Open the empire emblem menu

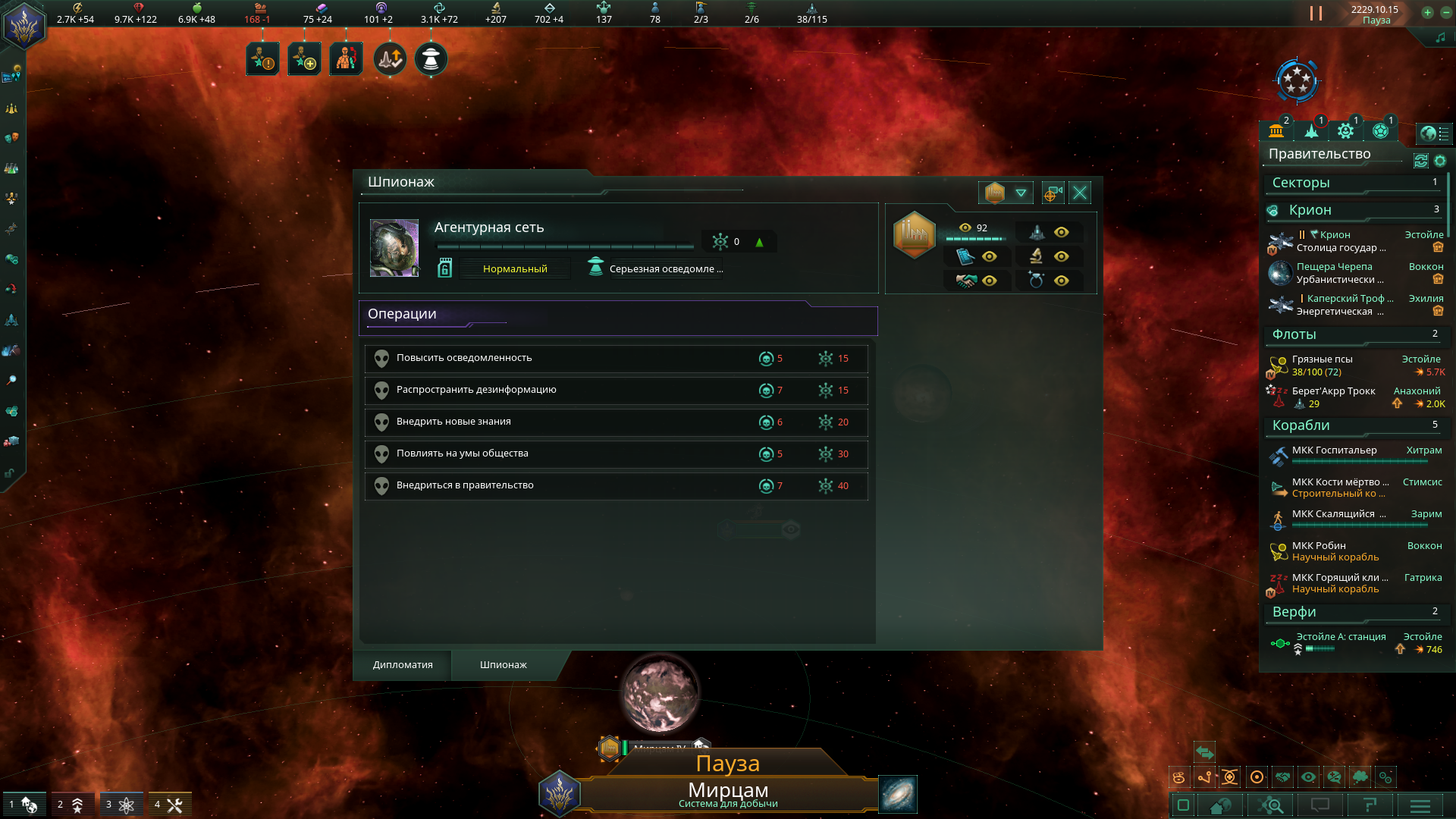click(24, 26)
